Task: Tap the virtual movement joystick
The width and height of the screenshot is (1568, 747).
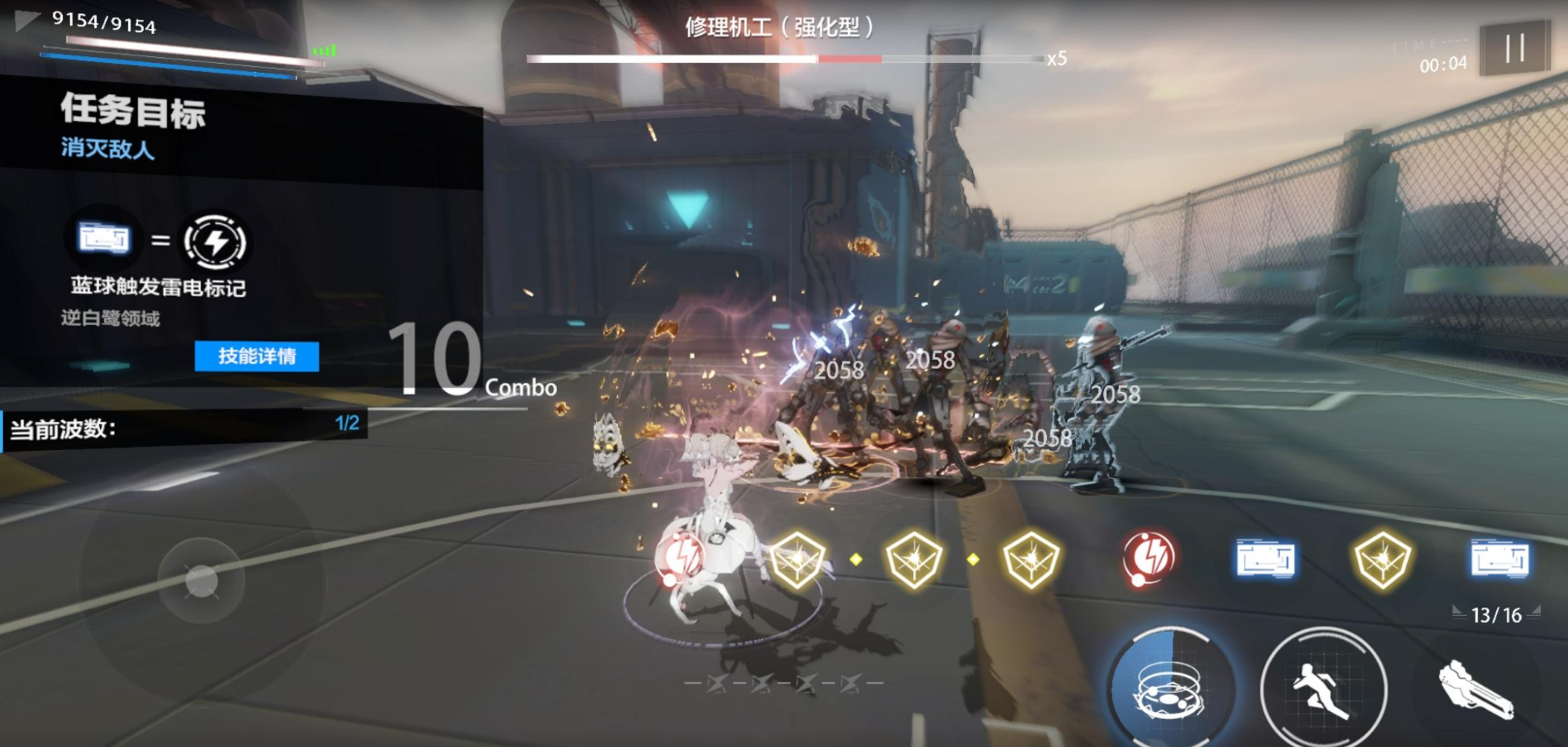Action: click(x=202, y=581)
